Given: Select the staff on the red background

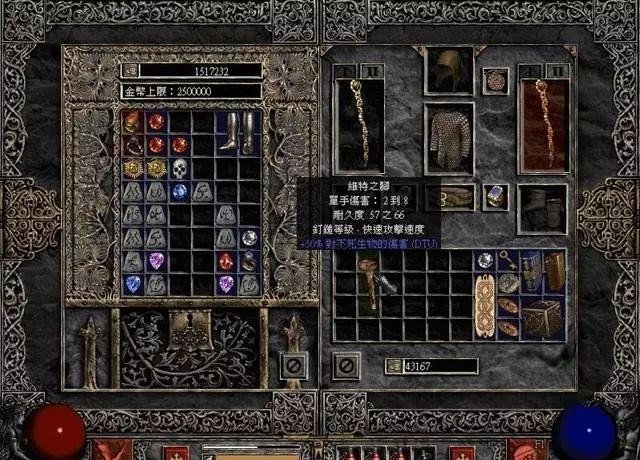Looking at the screenshot, I should coord(543,126).
